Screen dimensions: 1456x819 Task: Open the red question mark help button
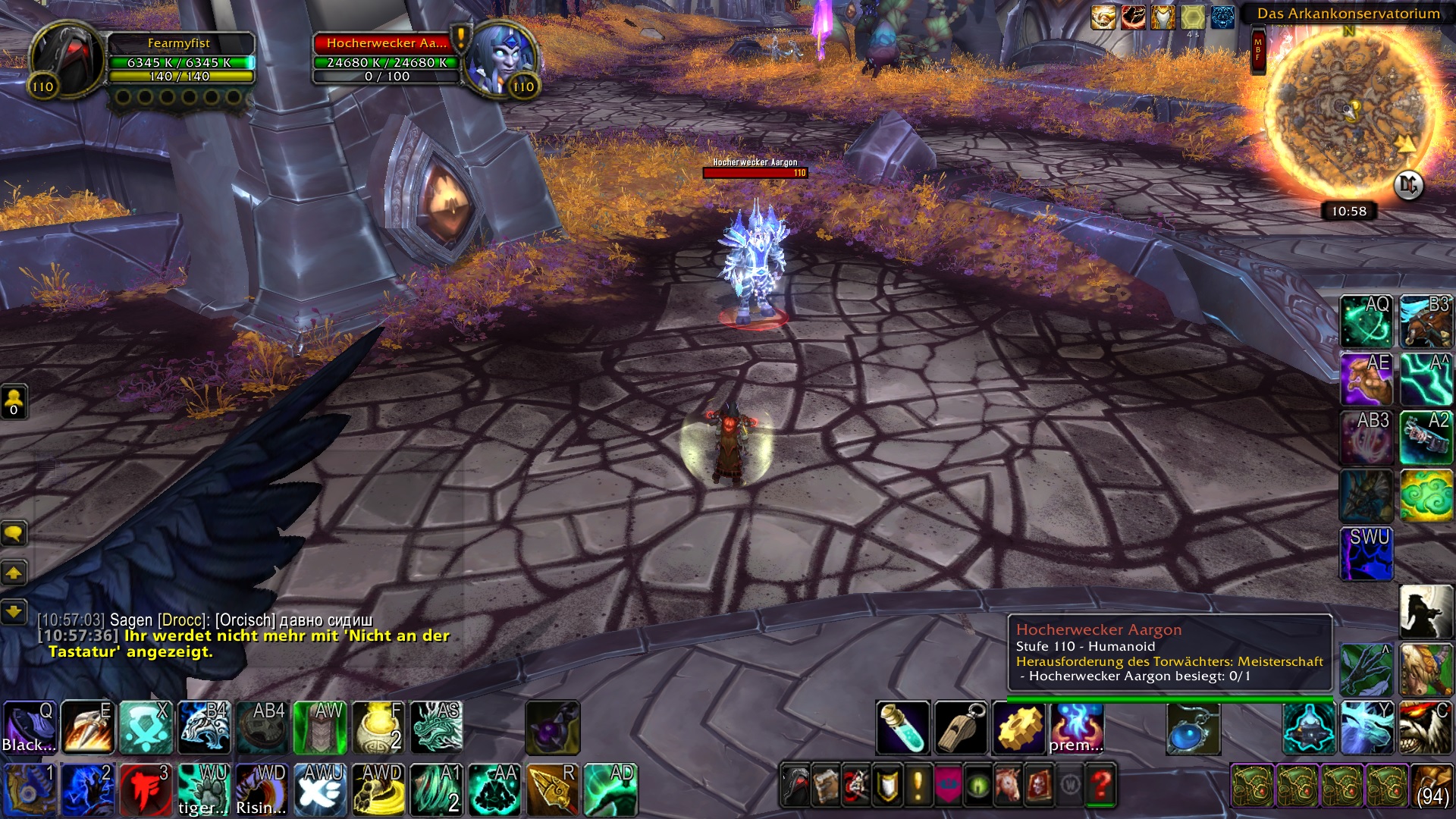[x=1101, y=784]
